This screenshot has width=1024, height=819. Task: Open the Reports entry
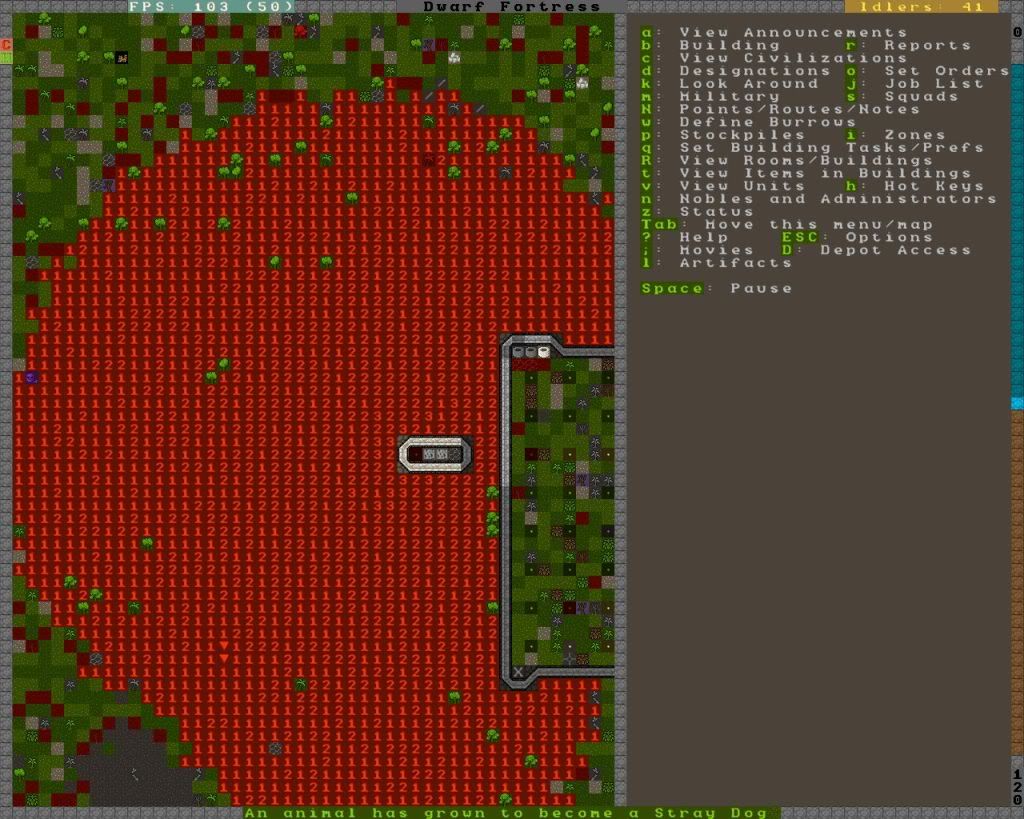tap(926, 45)
